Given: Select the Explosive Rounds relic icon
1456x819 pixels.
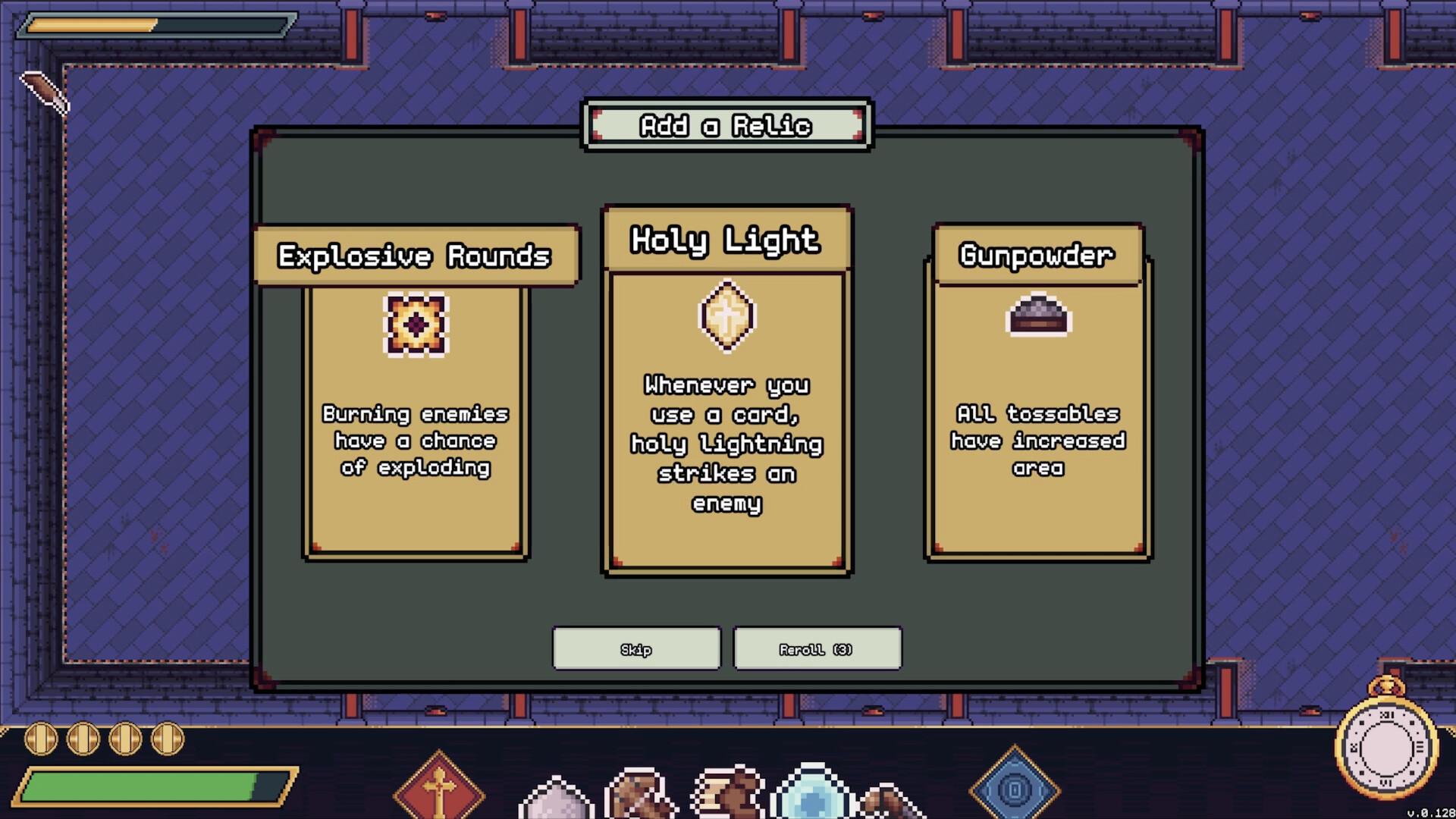Looking at the screenshot, I should click(415, 325).
